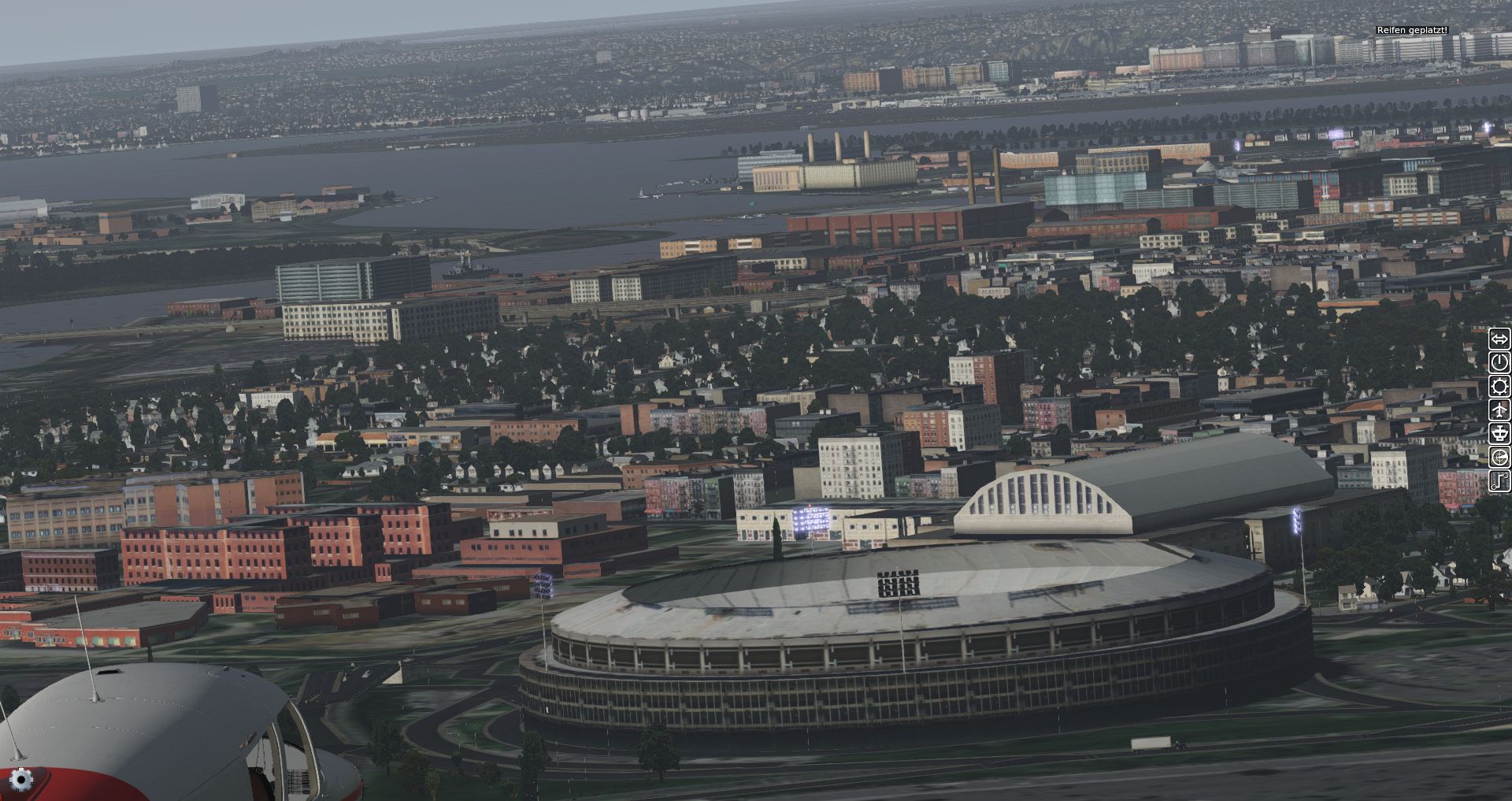Screen dimensions: 1512x801
Task: Click the radar scope icon
Action: [x=1499, y=457]
